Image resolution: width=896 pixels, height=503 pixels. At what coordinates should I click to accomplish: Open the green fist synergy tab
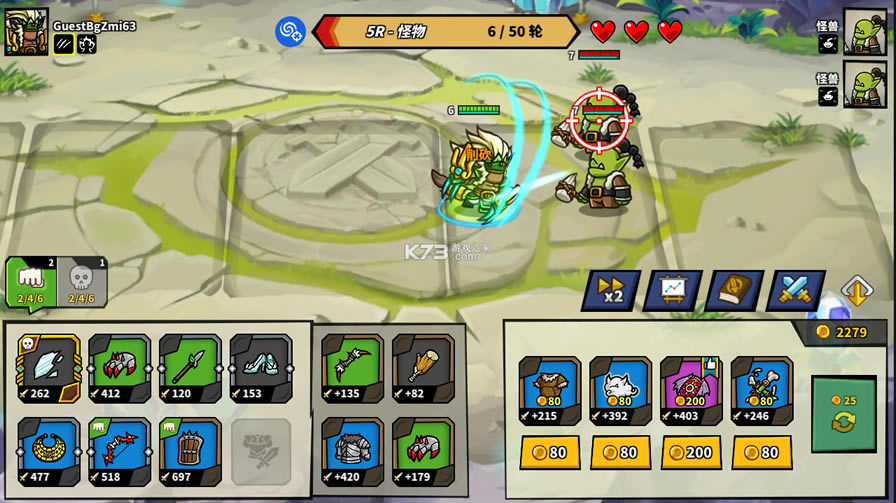[30, 281]
